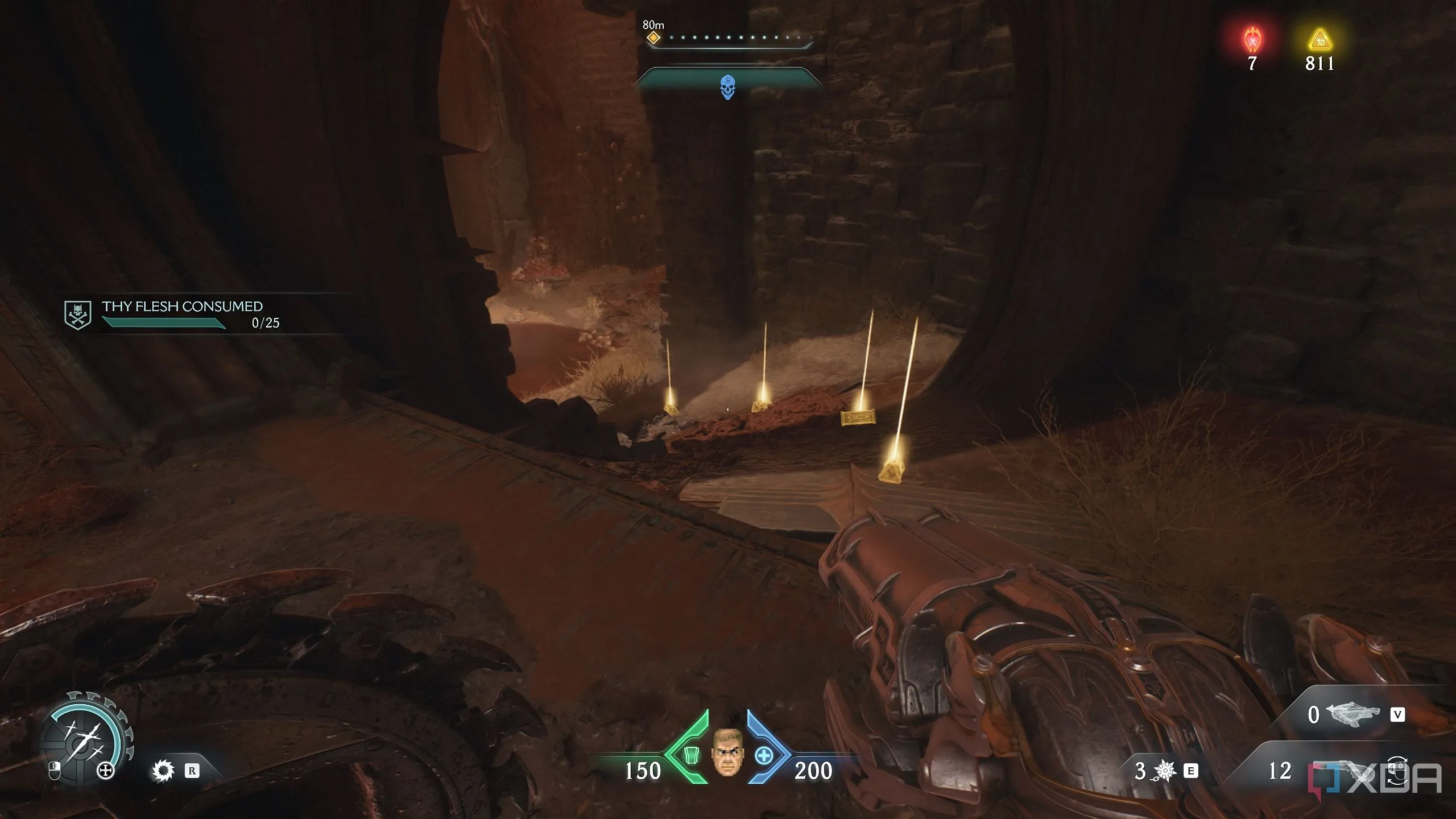Select the spiked flail melee weapon icon
Image resolution: width=1456 pixels, height=819 pixels.
coord(1164,771)
